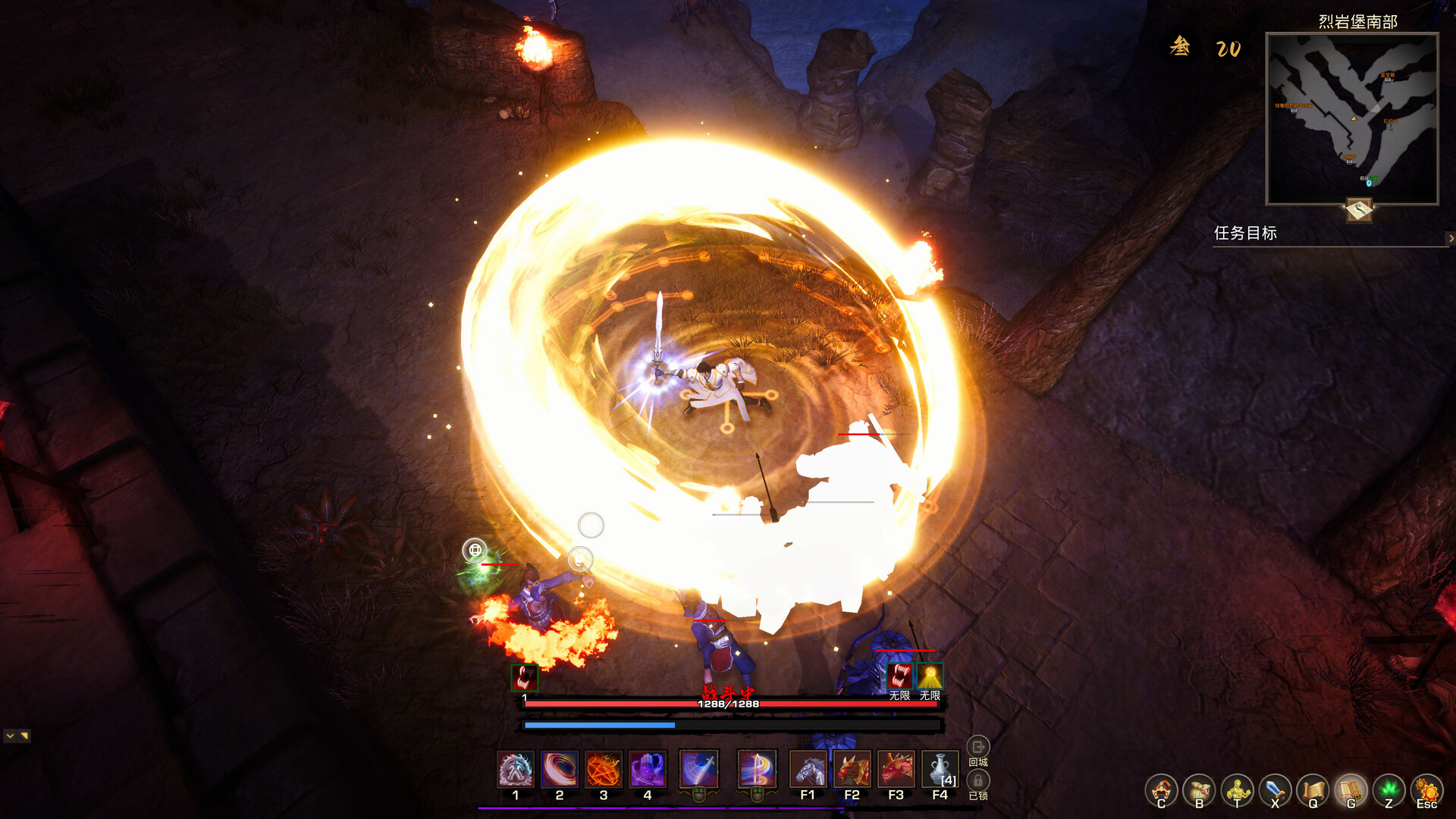The width and height of the screenshot is (1456, 819).
Task: Cast the swirling vortex skill in slot 2
Action: click(560, 770)
